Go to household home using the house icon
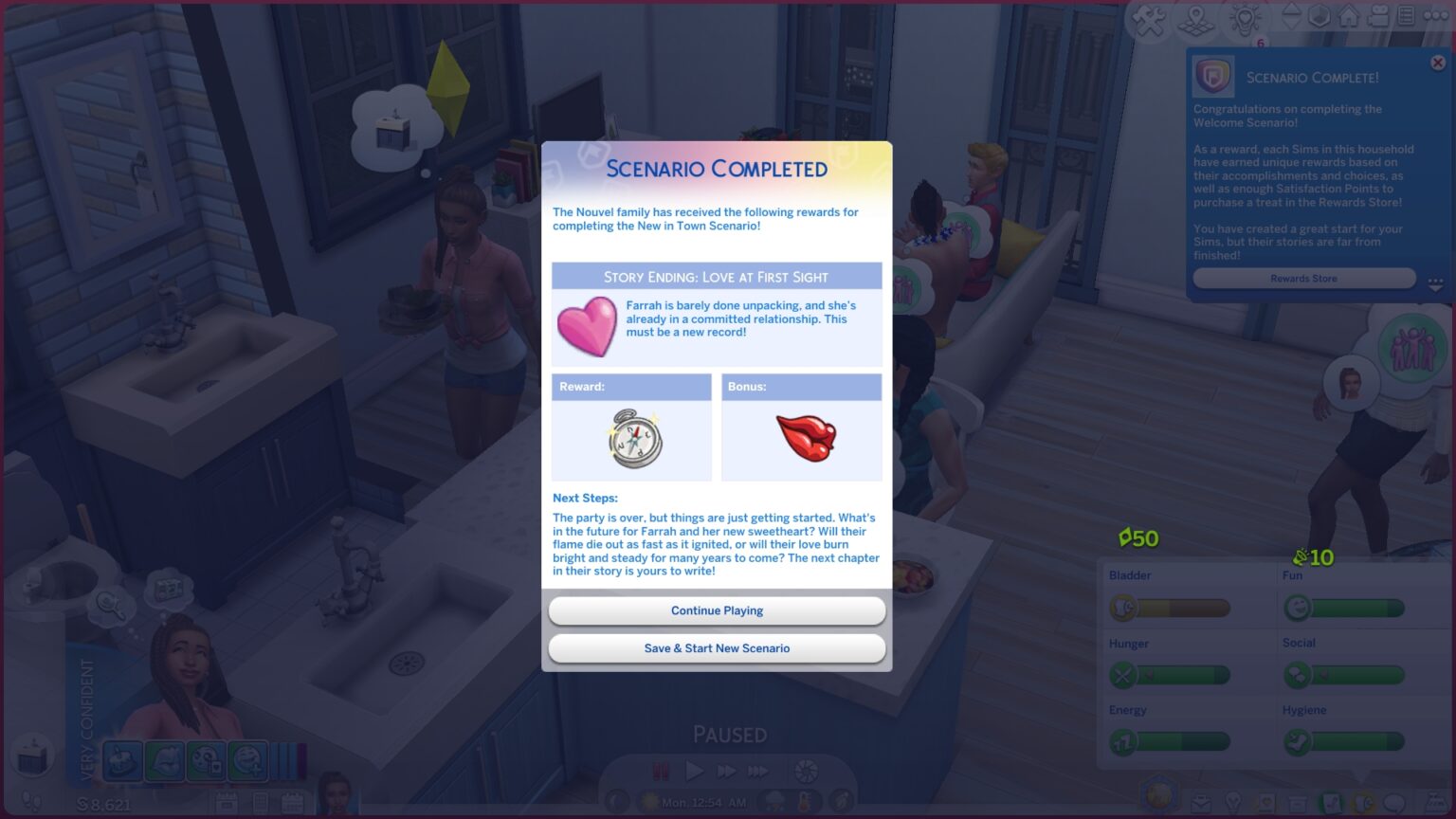Screen dimensions: 1456x819 point(1350,16)
